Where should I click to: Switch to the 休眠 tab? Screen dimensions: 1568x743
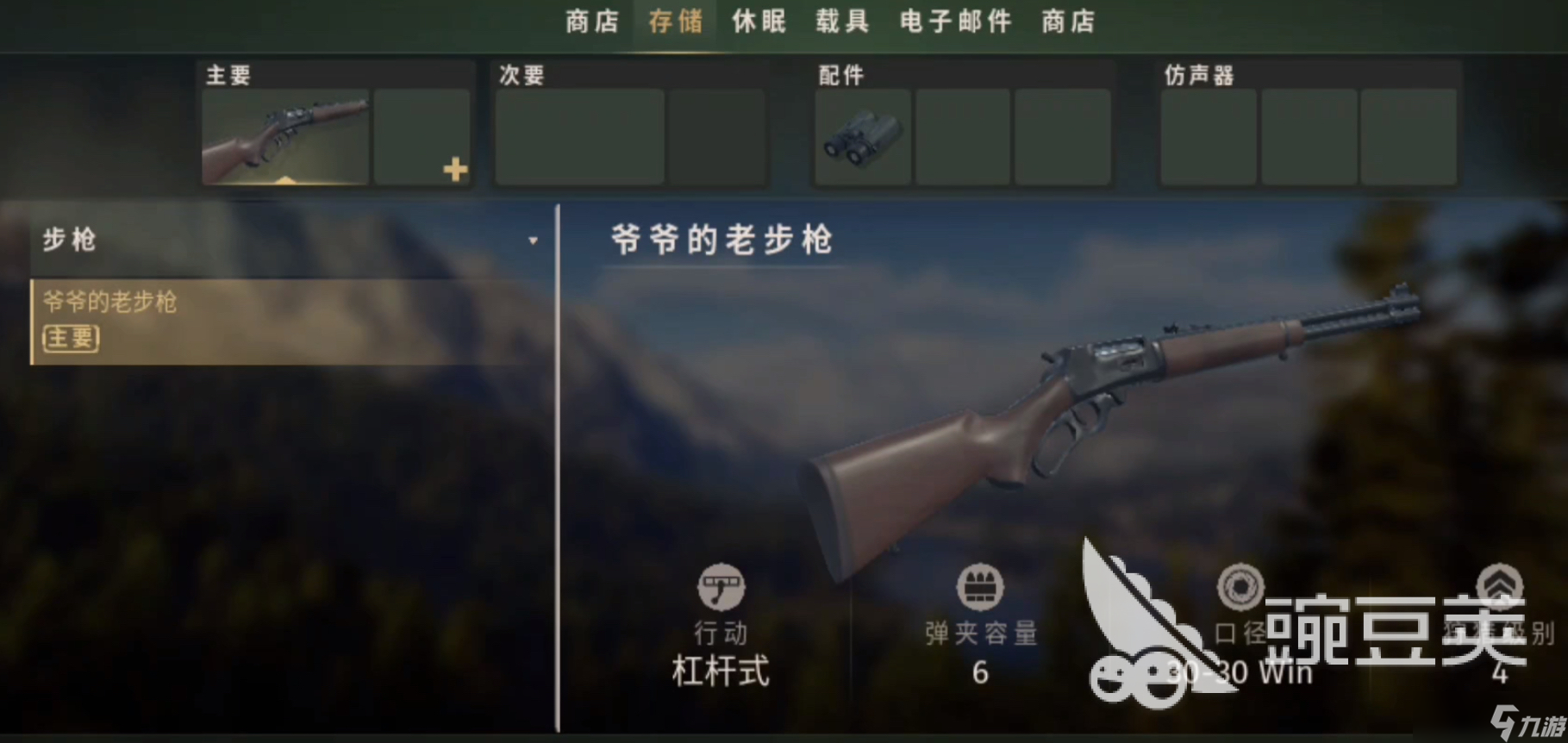(x=757, y=22)
